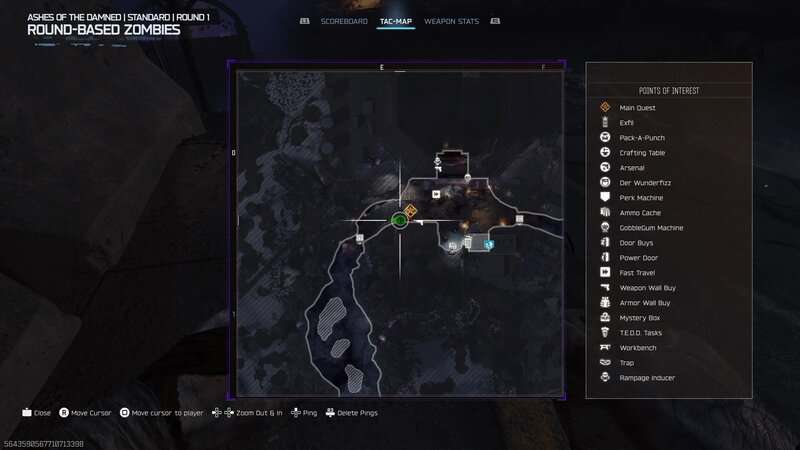Pick Pack-A-Punch in the legend list
The width and height of the screenshot is (800, 450).
tap(642, 138)
